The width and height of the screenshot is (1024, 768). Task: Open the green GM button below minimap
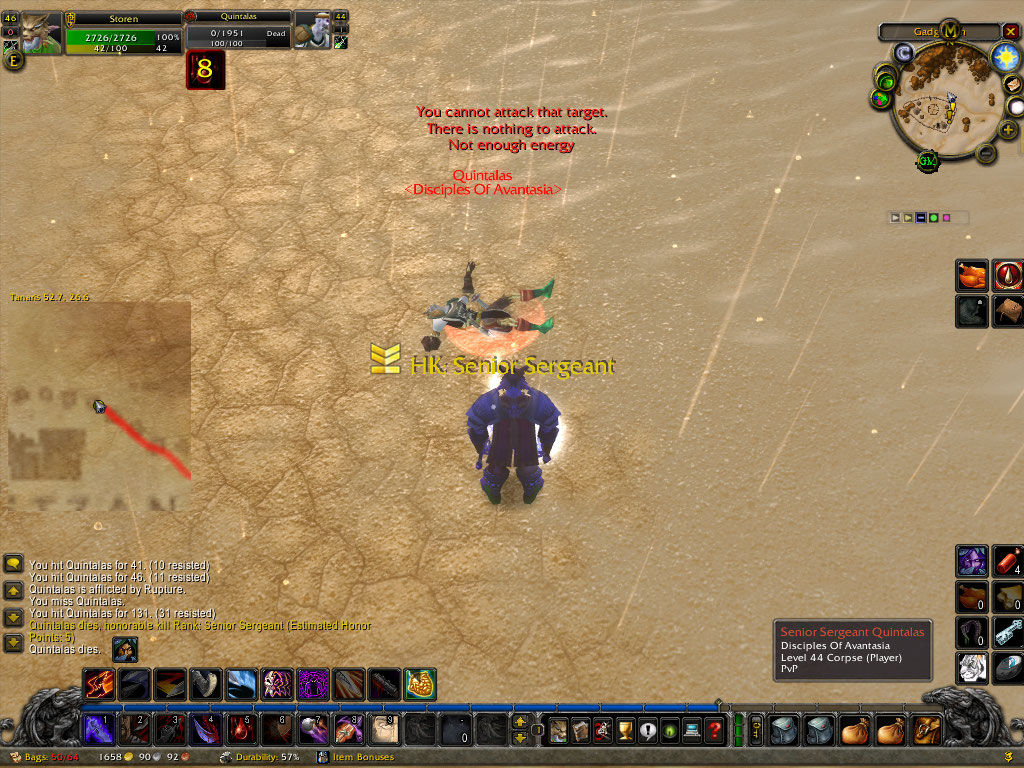coord(927,160)
